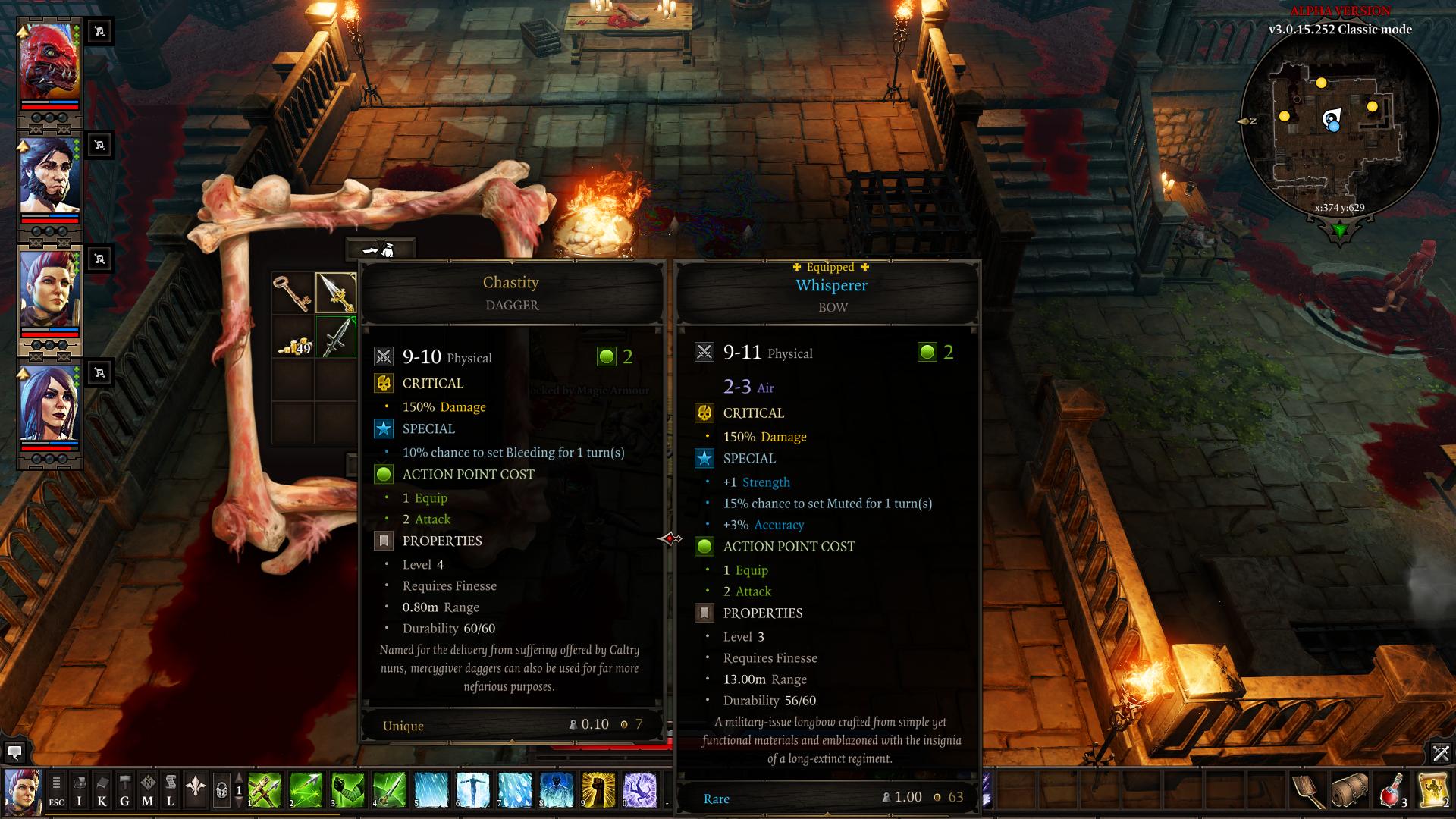Open the skills book K button

pos(102,789)
